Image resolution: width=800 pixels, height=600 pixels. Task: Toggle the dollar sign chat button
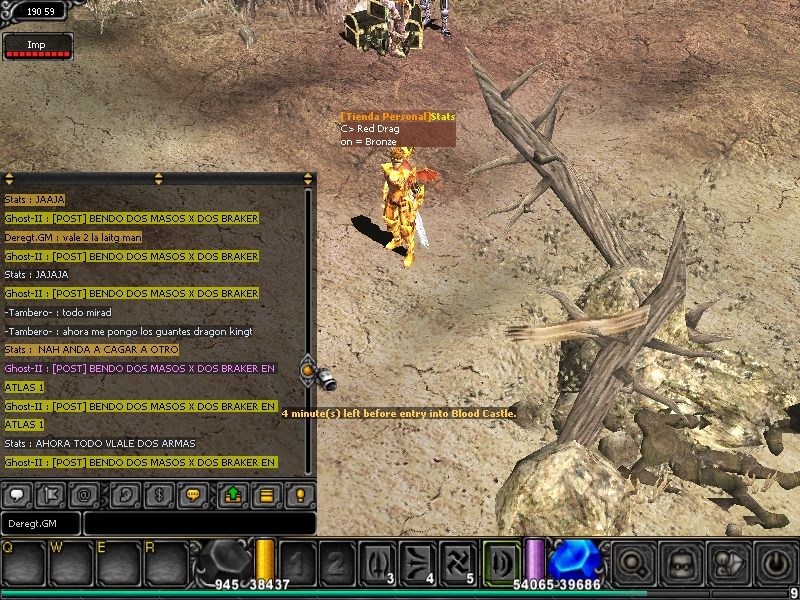[x=158, y=494]
